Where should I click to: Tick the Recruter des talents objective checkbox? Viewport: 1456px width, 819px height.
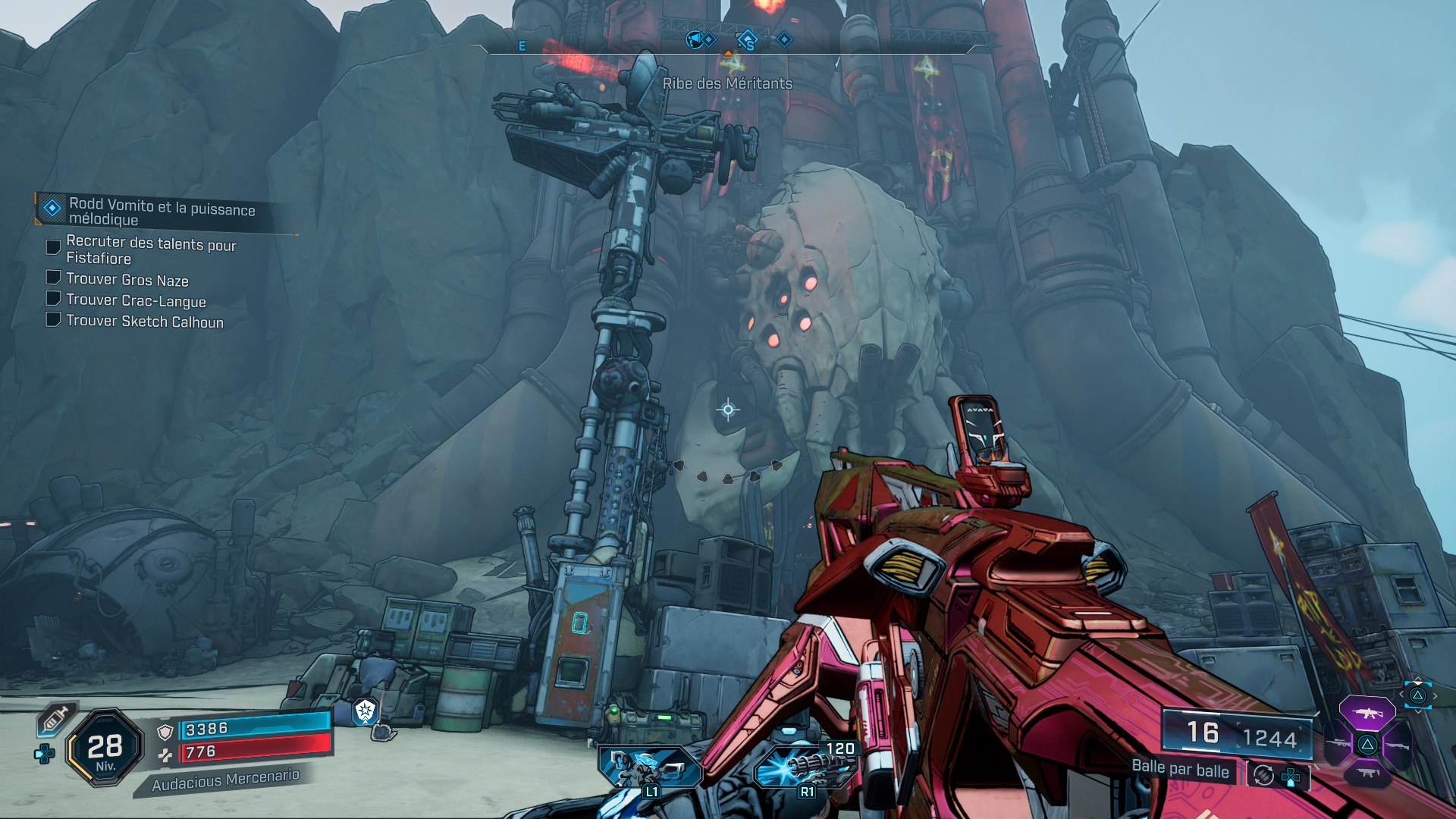click(x=53, y=247)
